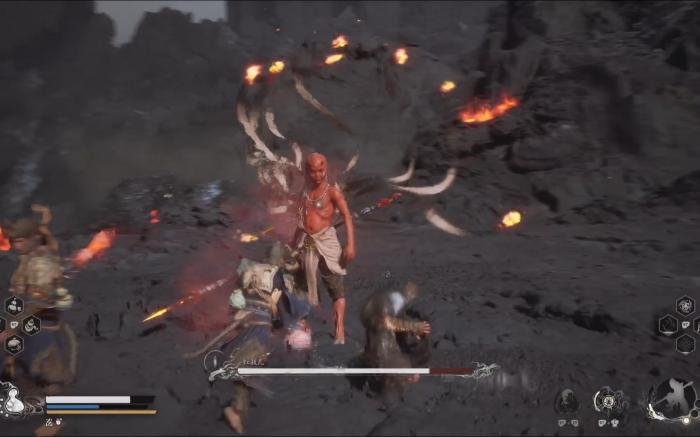This screenshot has height=437, width=700.
Task: Click the round glowing vessel icon
Action: pos(607,402)
